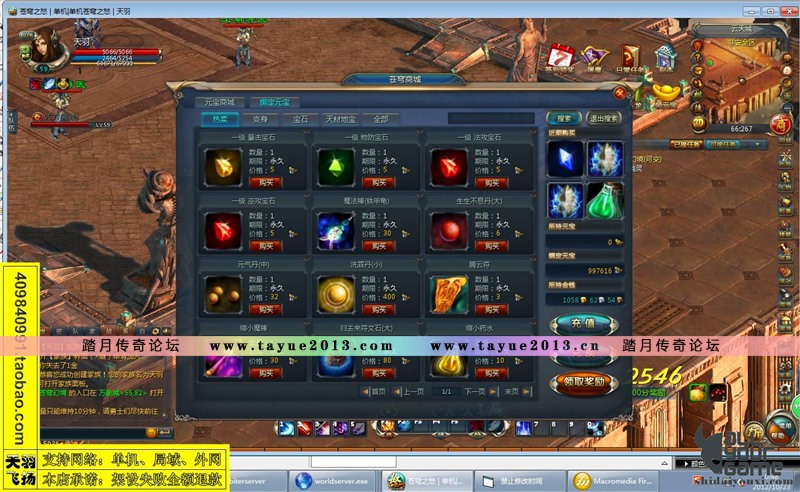Open the 变身 category
This screenshot has width=800, height=492.
258,118
